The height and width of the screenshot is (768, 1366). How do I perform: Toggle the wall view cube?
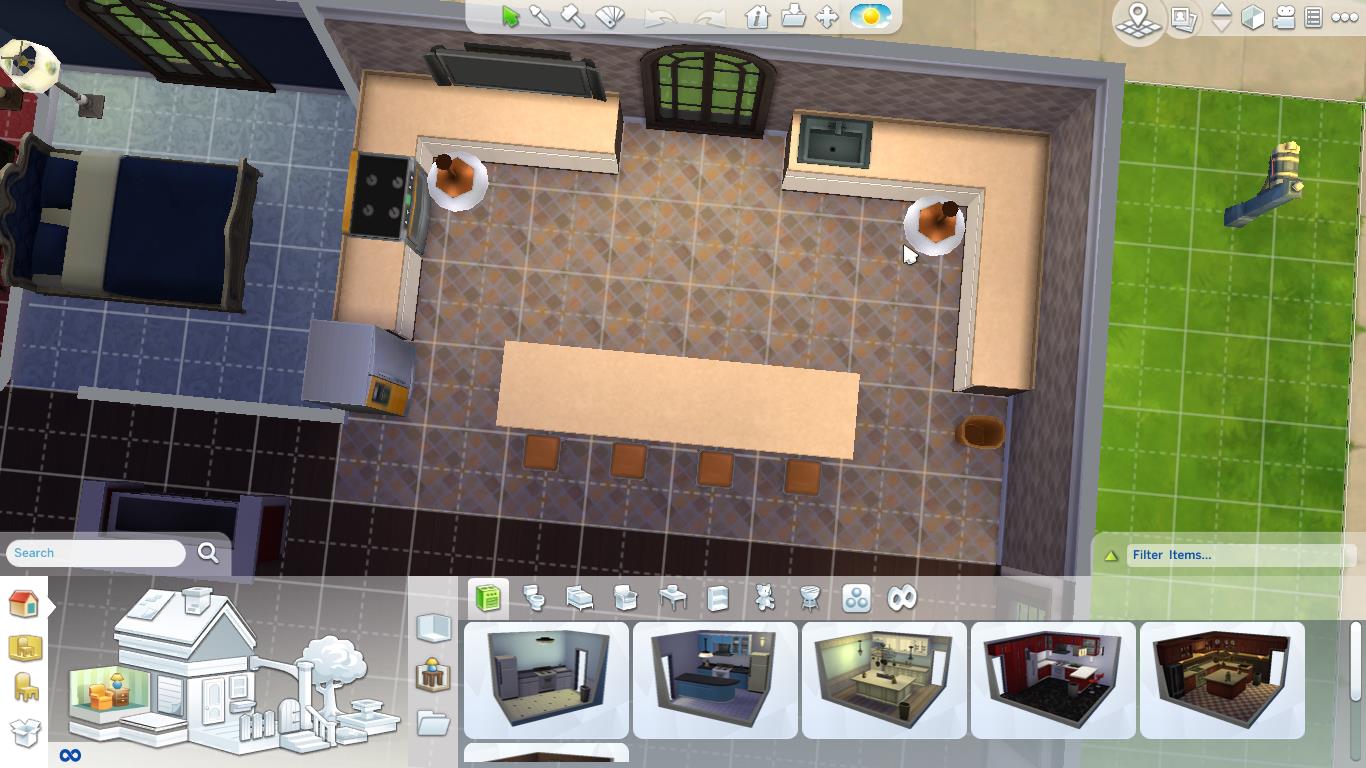click(1252, 18)
